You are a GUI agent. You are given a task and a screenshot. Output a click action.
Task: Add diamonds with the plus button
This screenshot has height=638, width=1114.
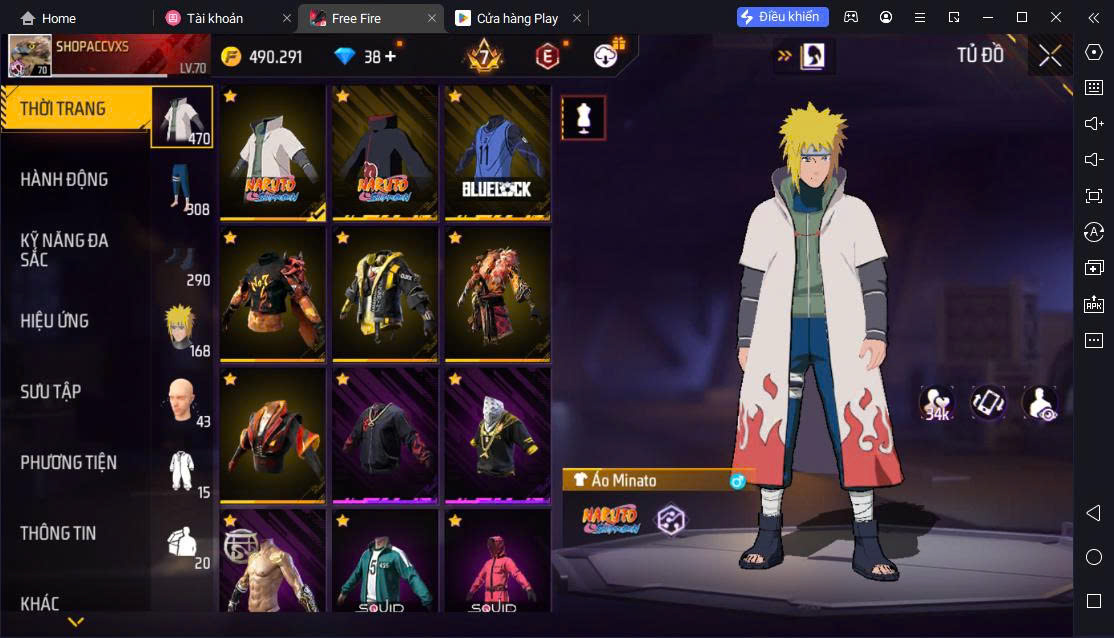pos(390,57)
